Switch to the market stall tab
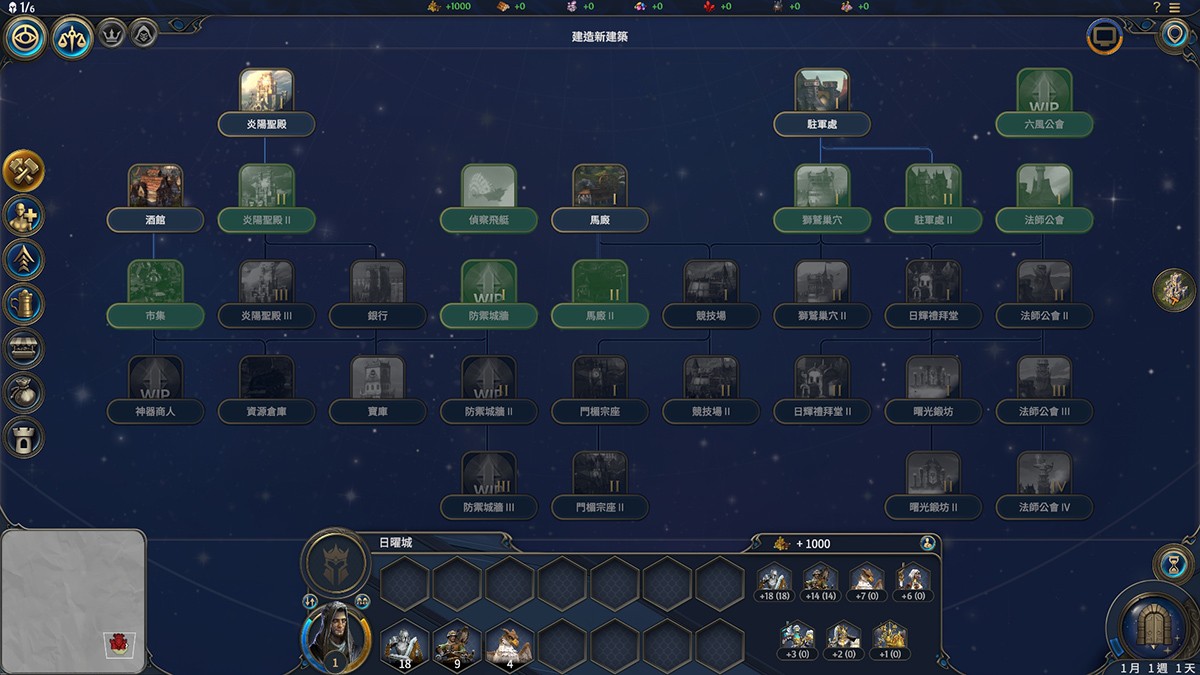 click(23, 349)
